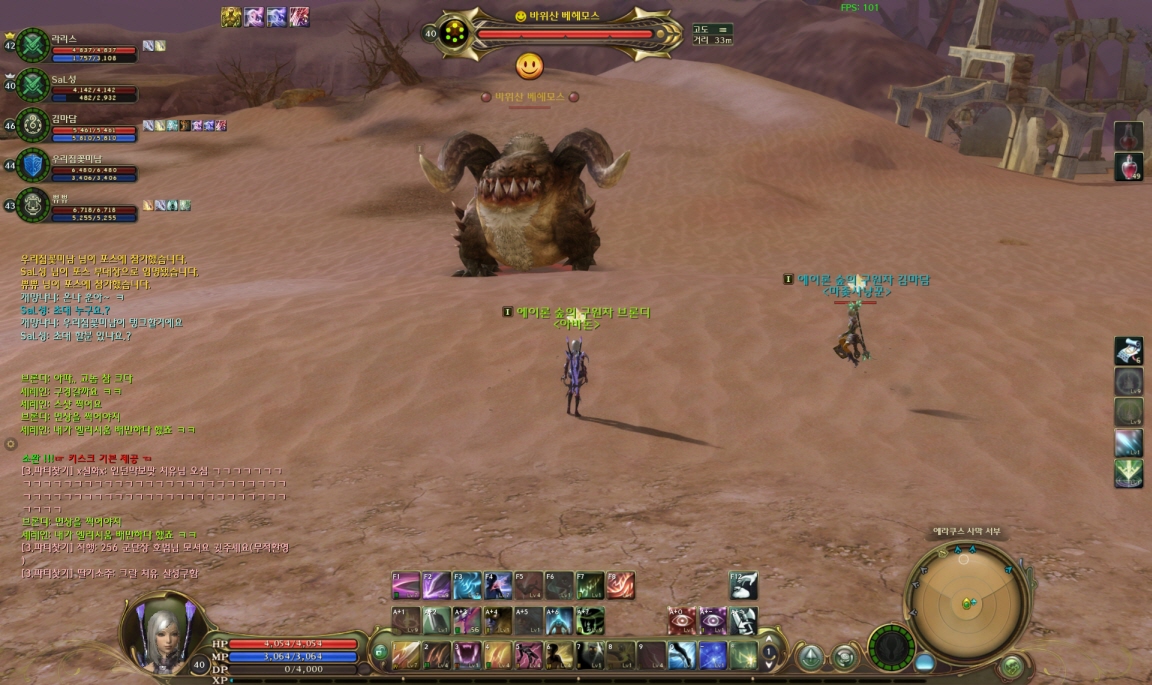Use the F12 hand-and-pouch loot action
Screen dimensions: 1152x685
pyautogui.click(x=743, y=586)
